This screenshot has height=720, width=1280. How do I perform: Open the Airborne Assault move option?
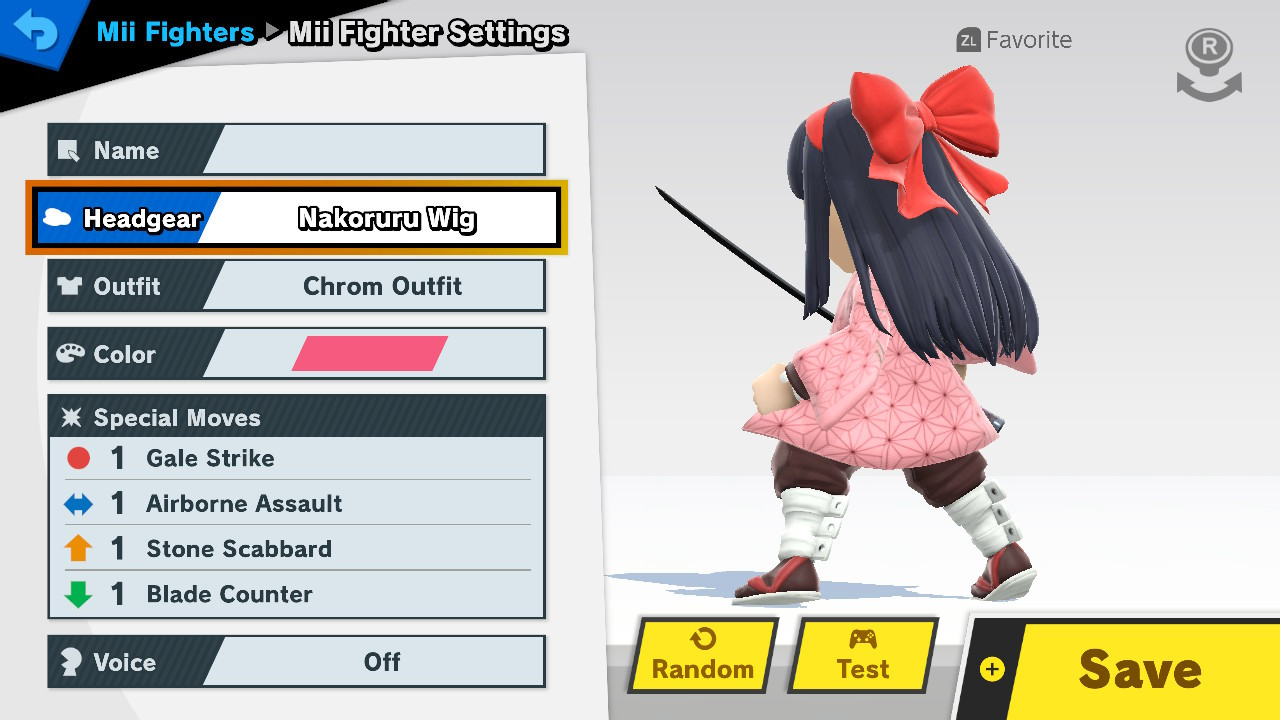pyautogui.click(x=244, y=503)
